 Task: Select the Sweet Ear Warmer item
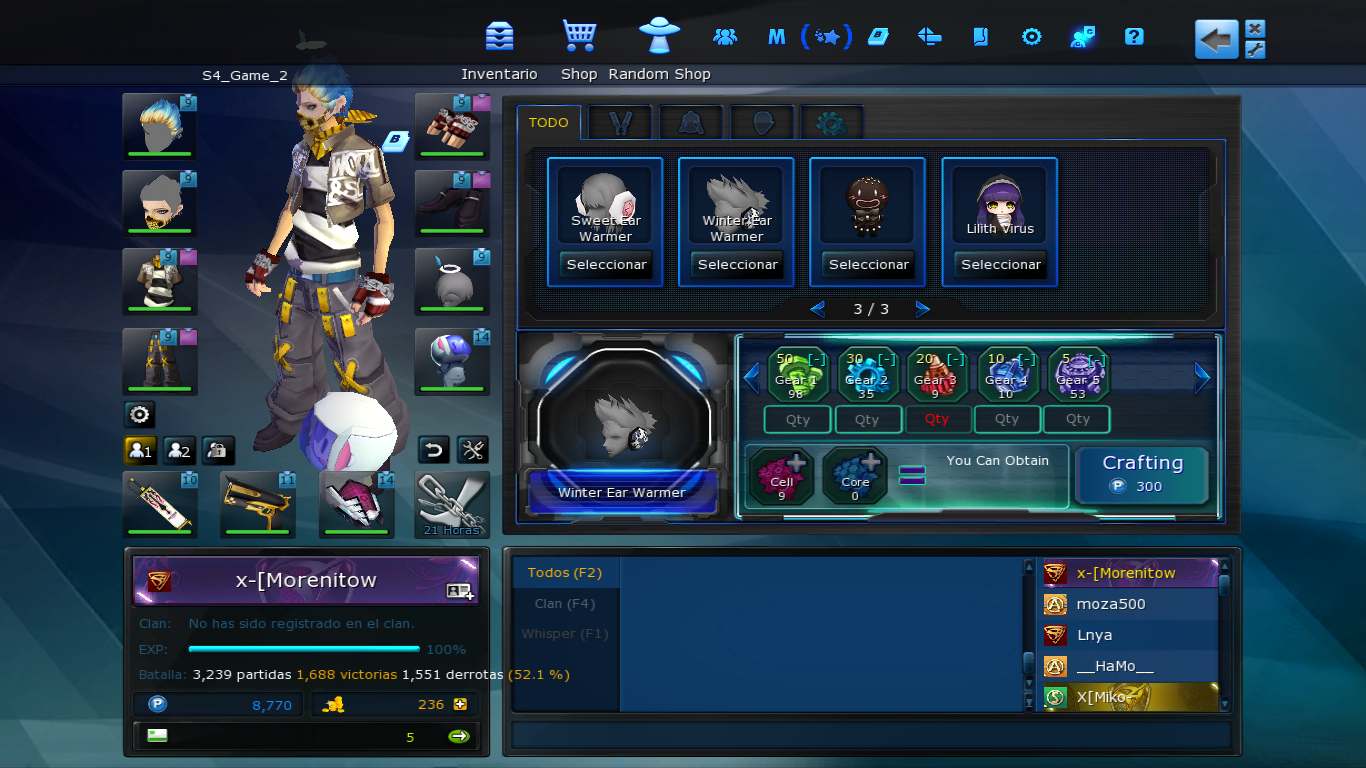coord(606,265)
